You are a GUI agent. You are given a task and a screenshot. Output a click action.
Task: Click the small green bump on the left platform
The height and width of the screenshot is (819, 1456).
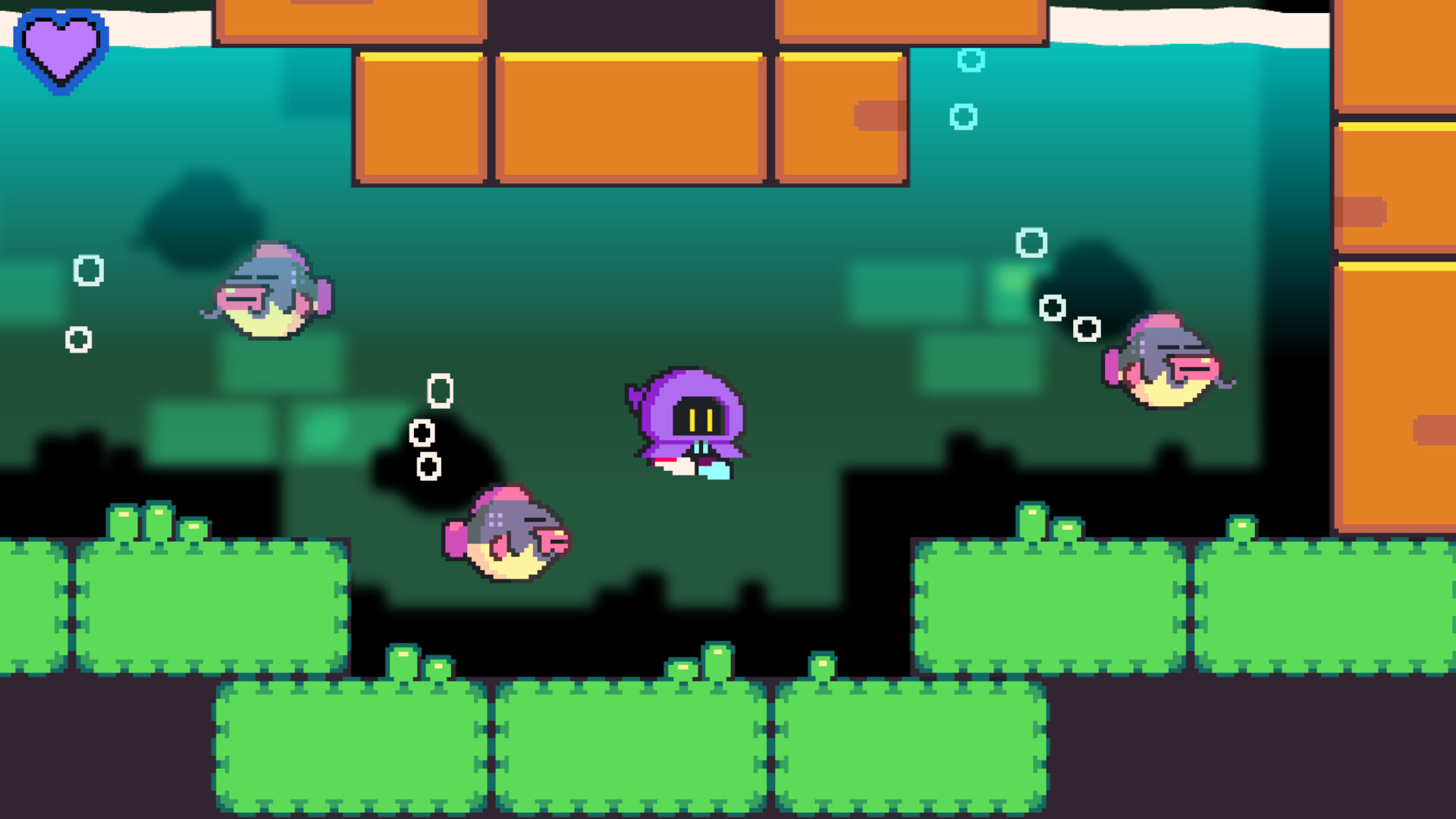pos(121,523)
